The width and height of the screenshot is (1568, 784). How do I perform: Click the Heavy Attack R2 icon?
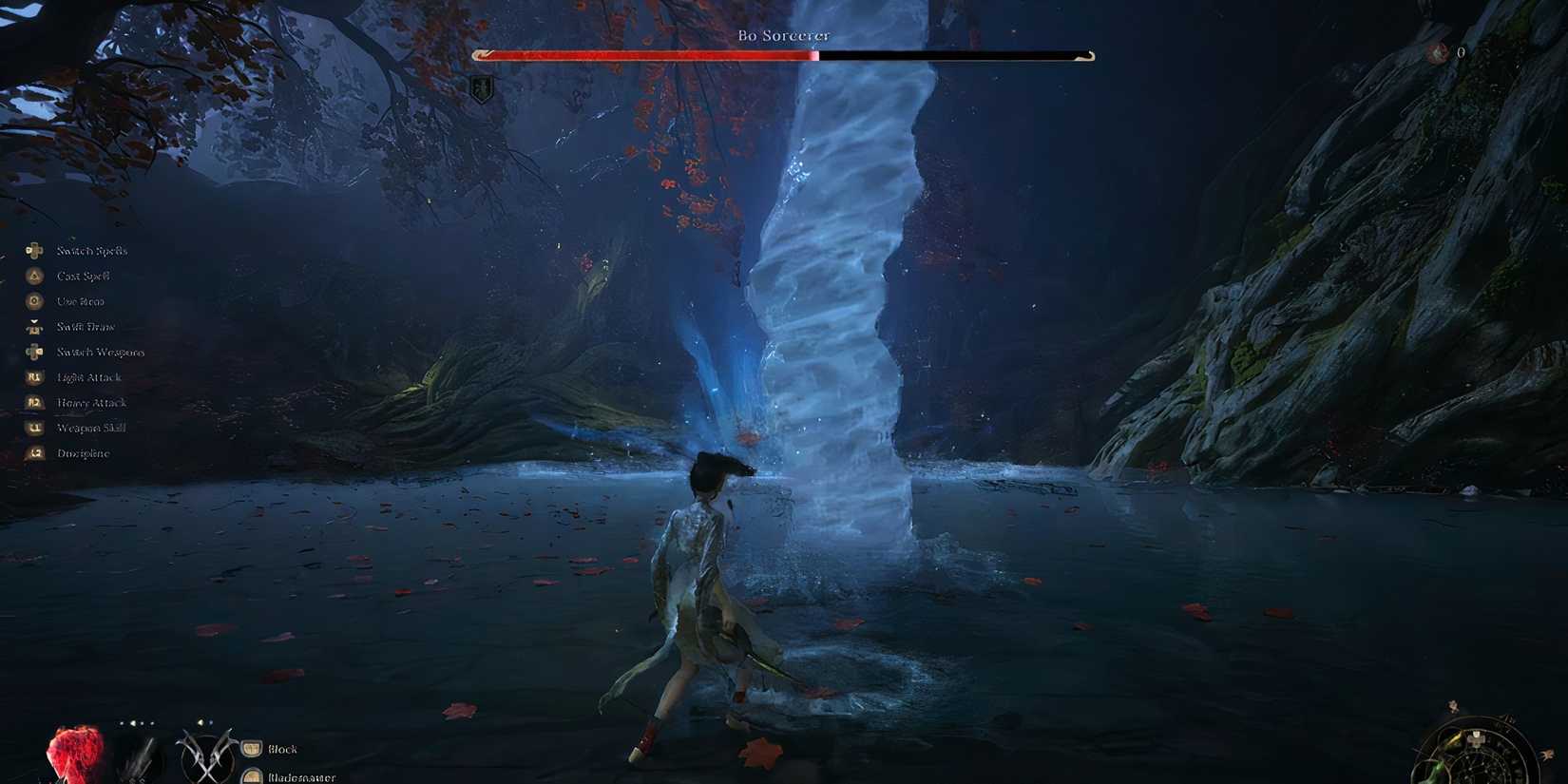[34, 402]
